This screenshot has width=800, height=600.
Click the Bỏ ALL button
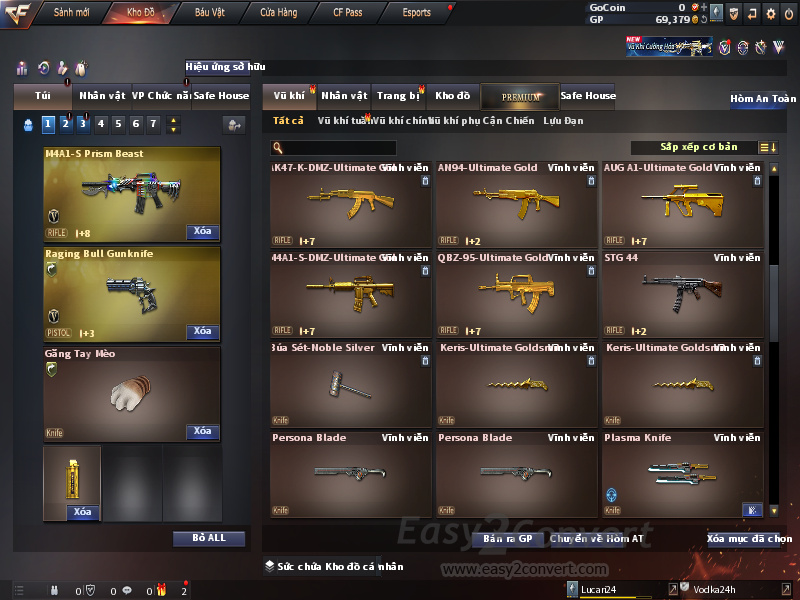pos(209,538)
